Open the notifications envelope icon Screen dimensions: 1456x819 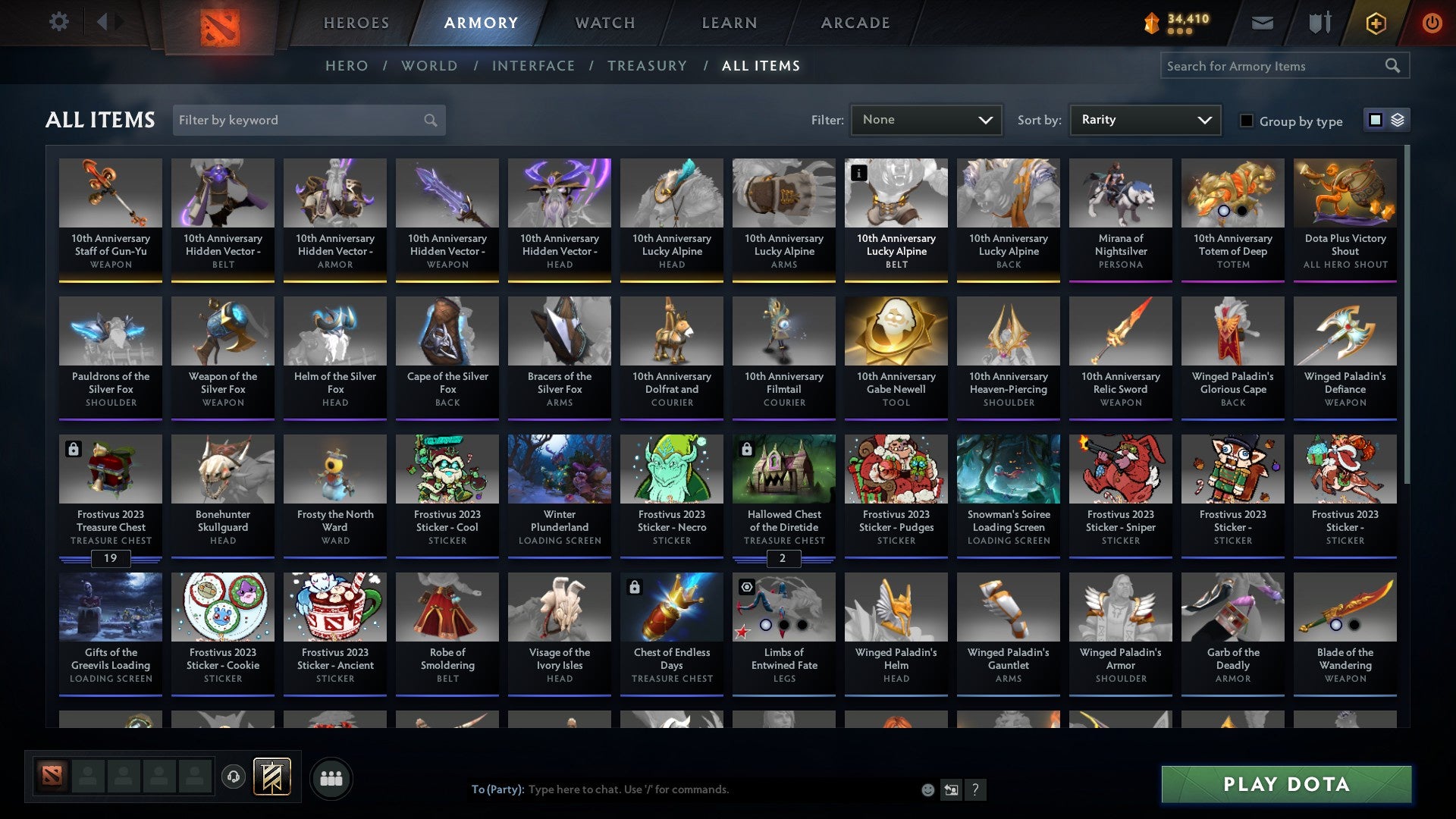click(x=1261, y=23)
